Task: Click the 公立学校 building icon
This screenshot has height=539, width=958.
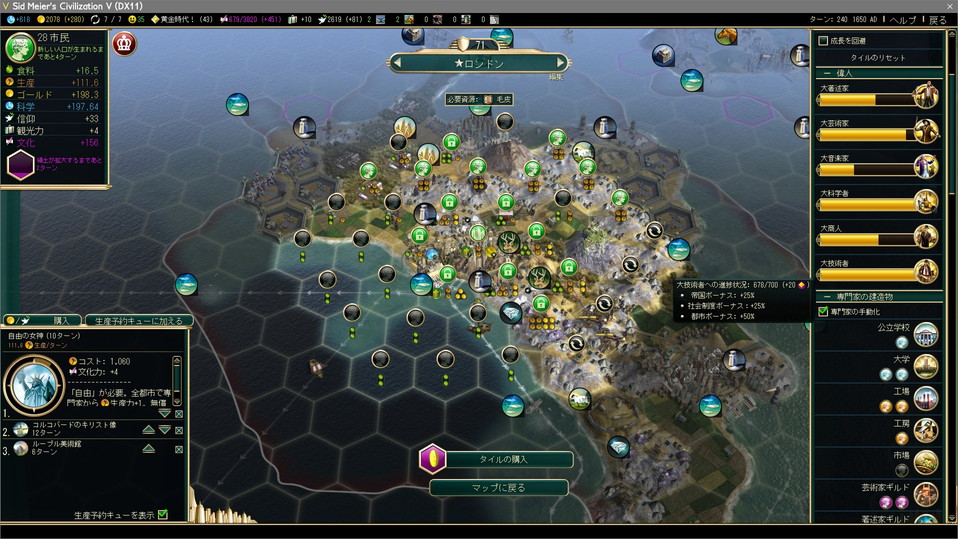Action: [925, 335]
